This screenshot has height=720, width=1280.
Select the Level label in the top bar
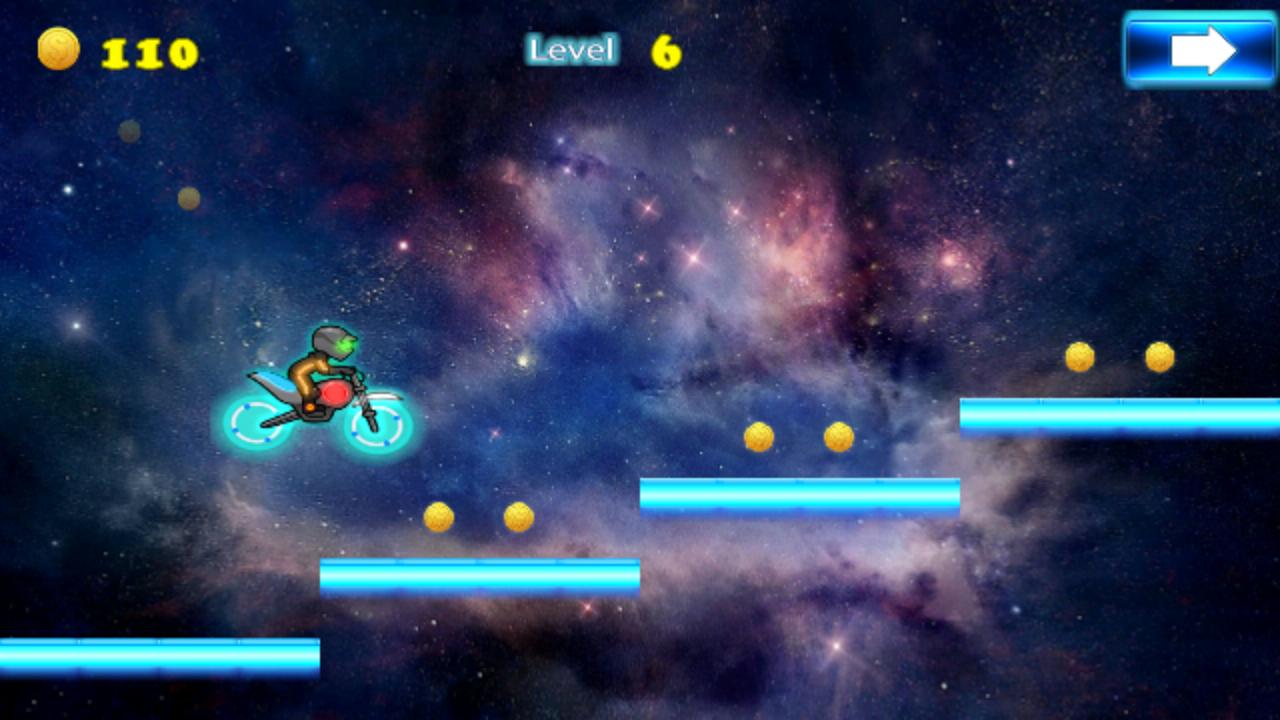click(571, 48)
